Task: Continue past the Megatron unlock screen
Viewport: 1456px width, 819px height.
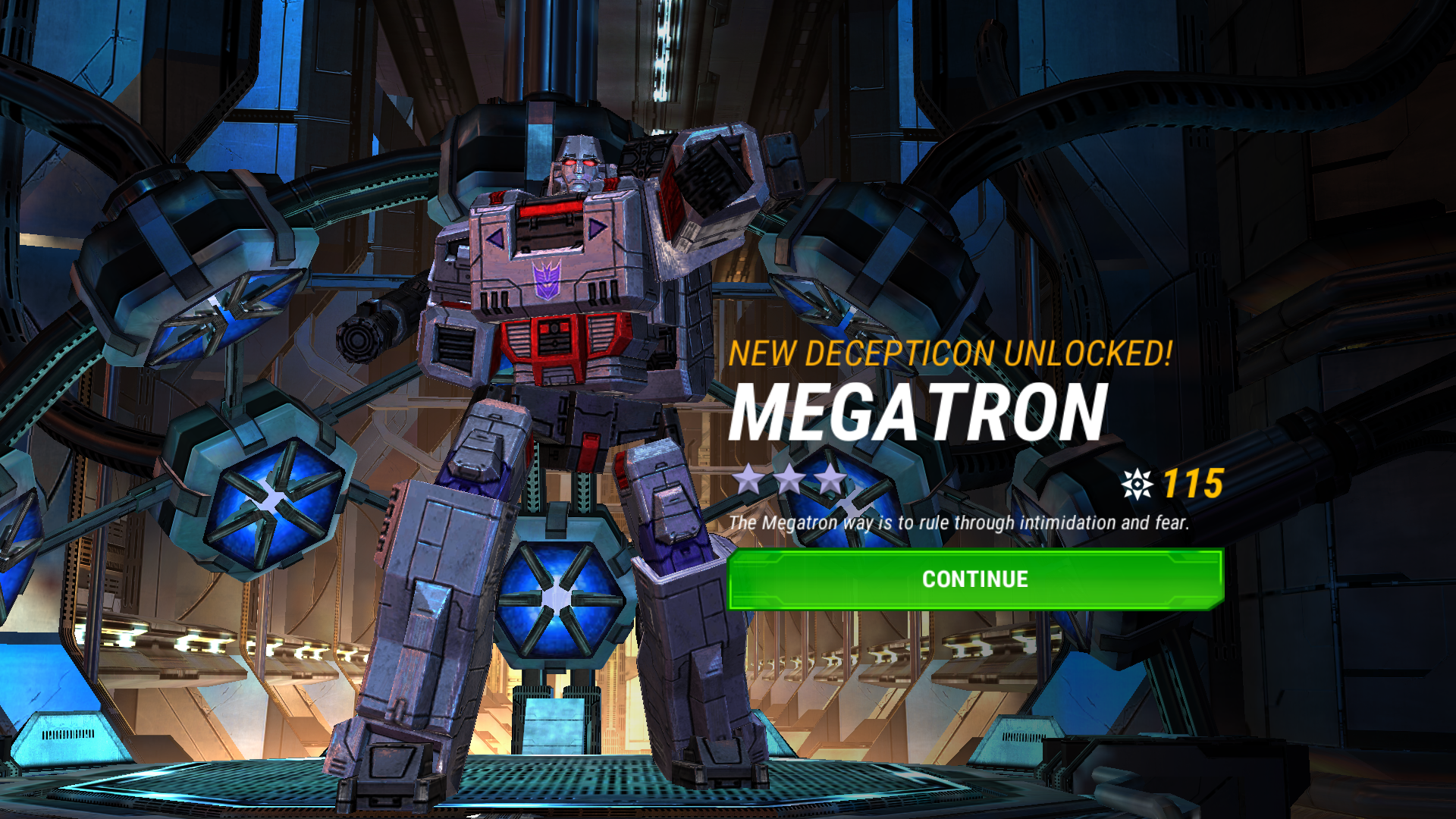Action: pyautogui.click(x=974, y=579)
